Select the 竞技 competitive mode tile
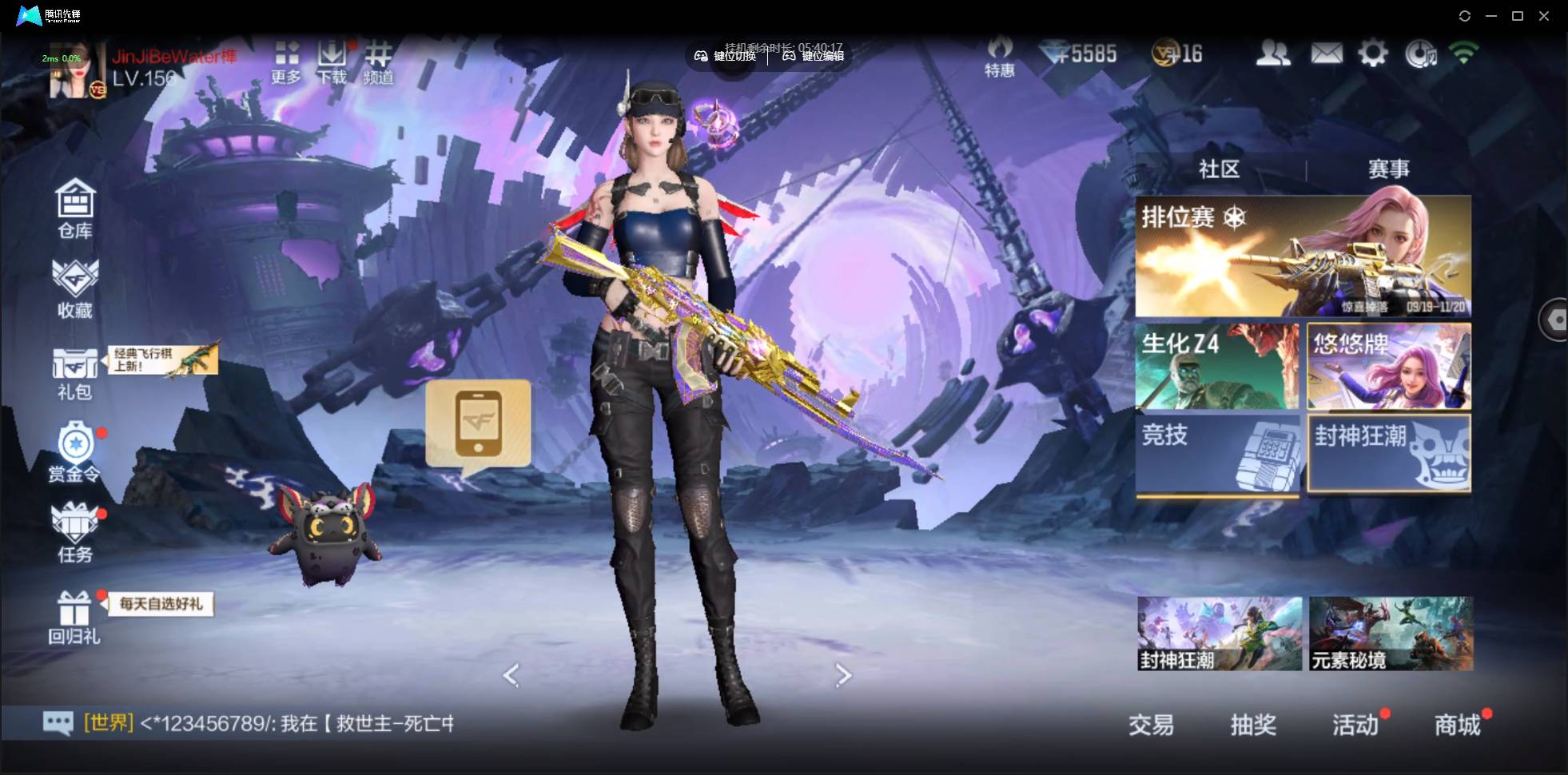 [1217, 453]
